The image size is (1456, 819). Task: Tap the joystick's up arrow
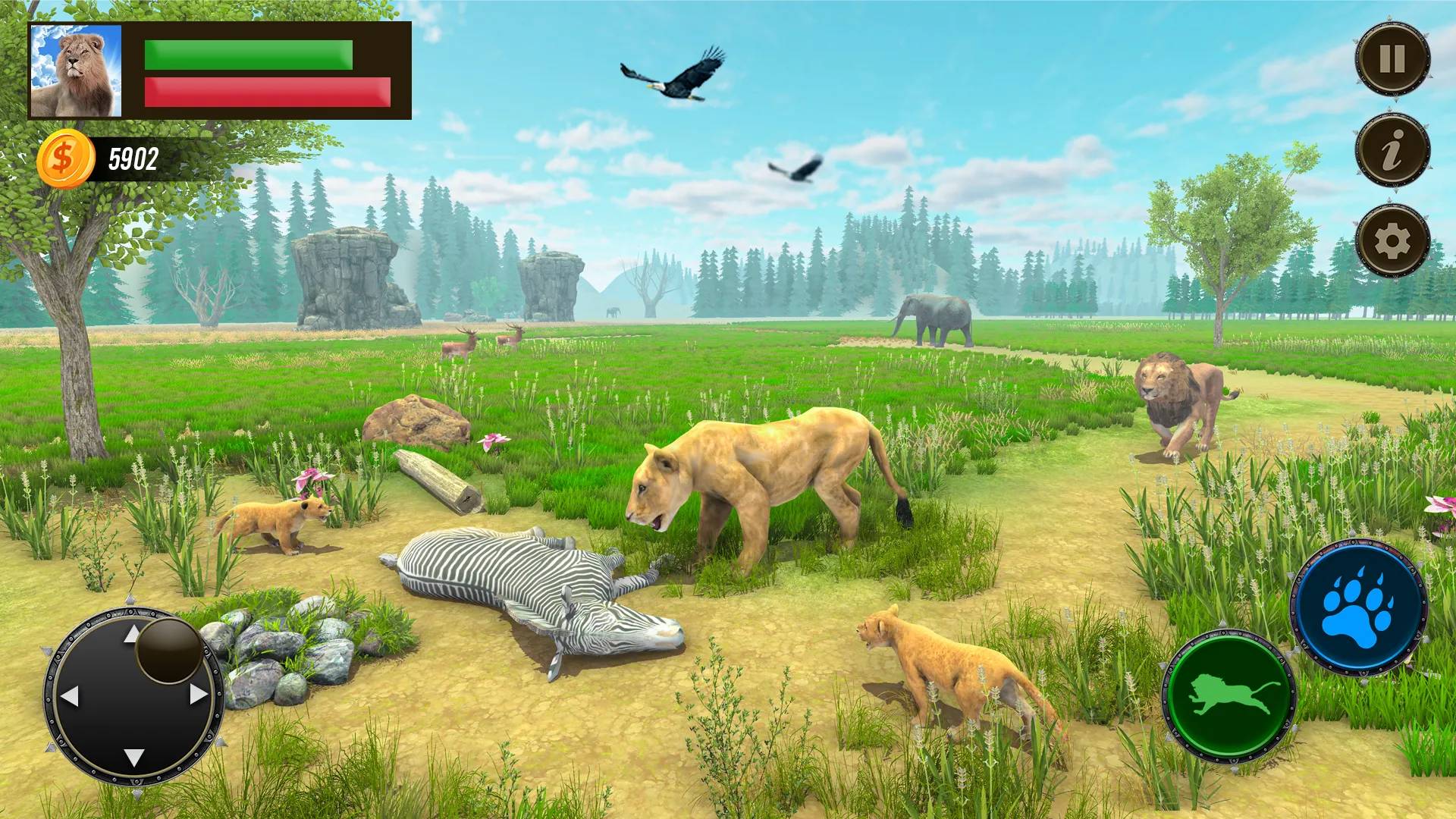tap(132, 634)
